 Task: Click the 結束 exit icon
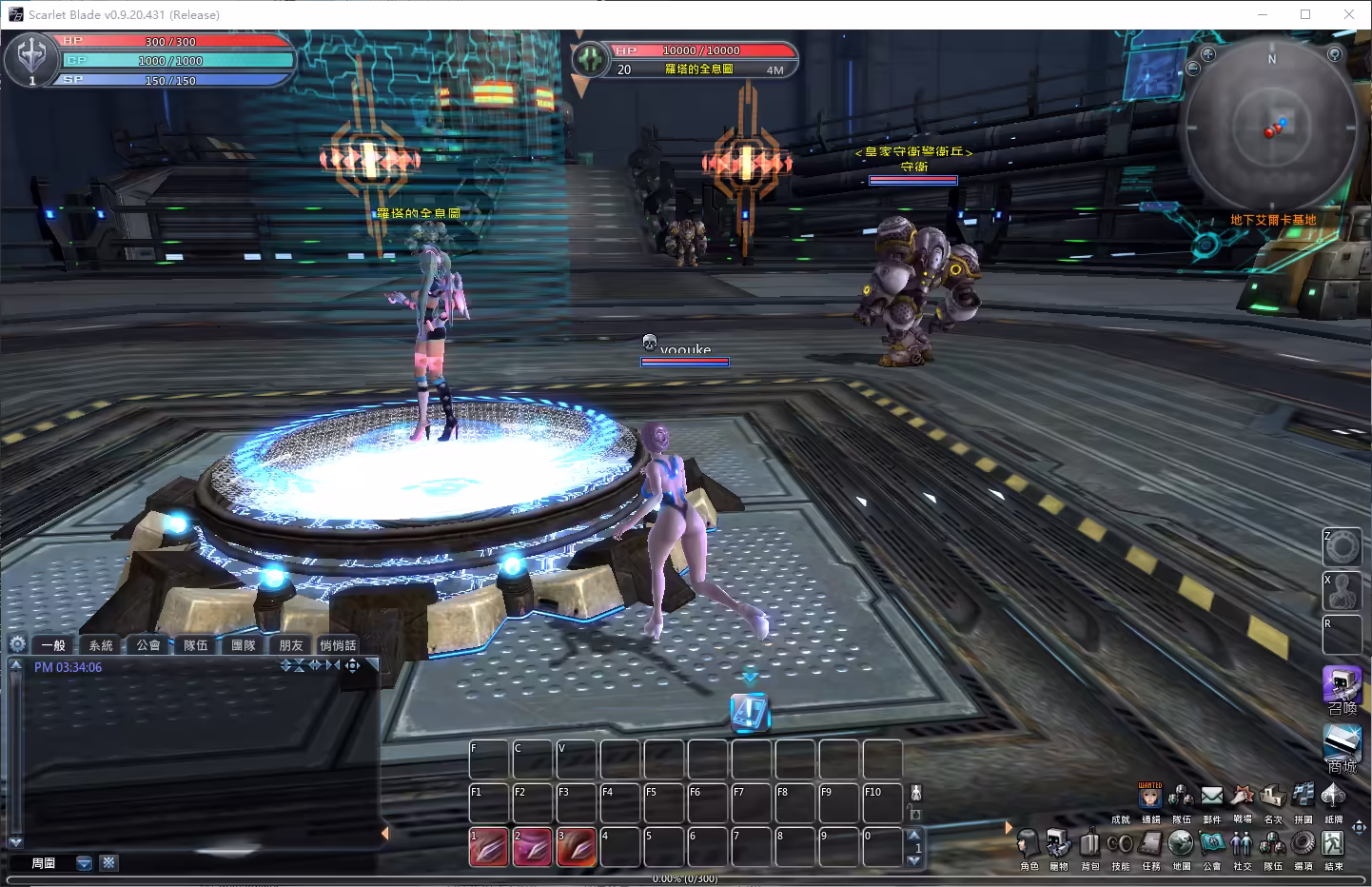pyautogui.click(x=1333, y=844)
